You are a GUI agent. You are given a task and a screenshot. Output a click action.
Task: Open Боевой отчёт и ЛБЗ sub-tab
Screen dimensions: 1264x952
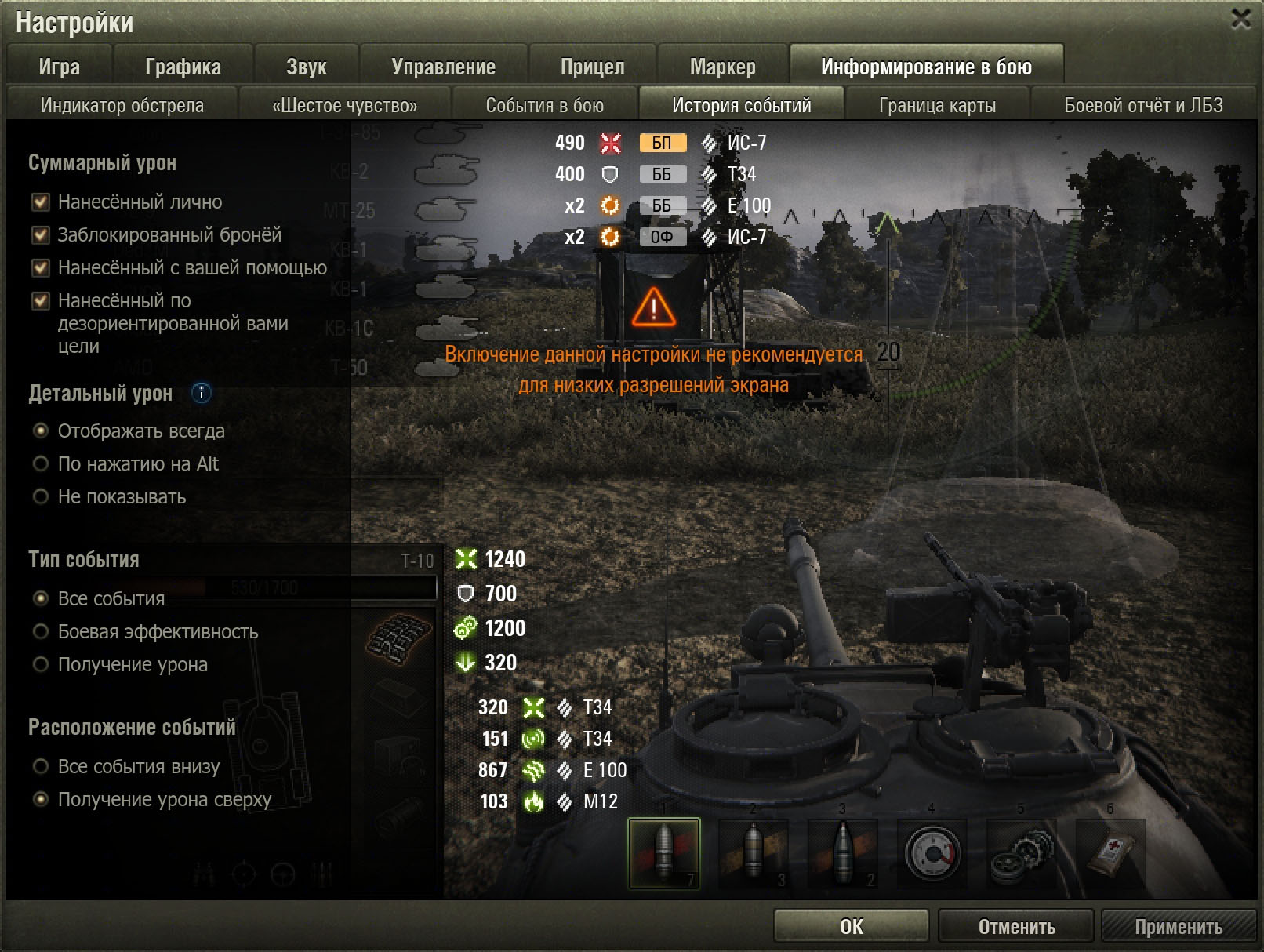1142,105
